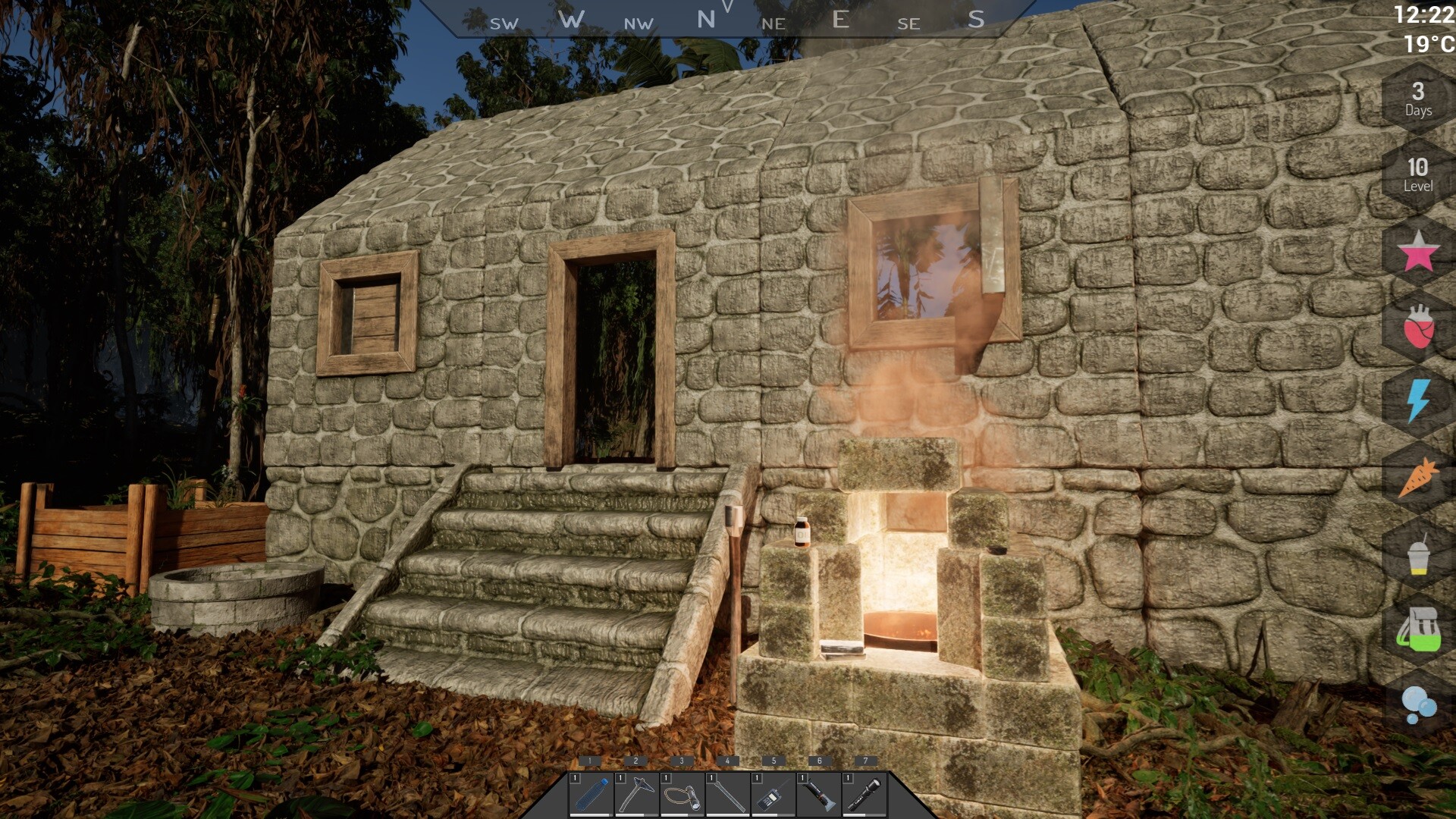Screen dimensions: 1456x819
Task: Equip the flare from hotbar slot 6
Action: click(x=819, y=793)
